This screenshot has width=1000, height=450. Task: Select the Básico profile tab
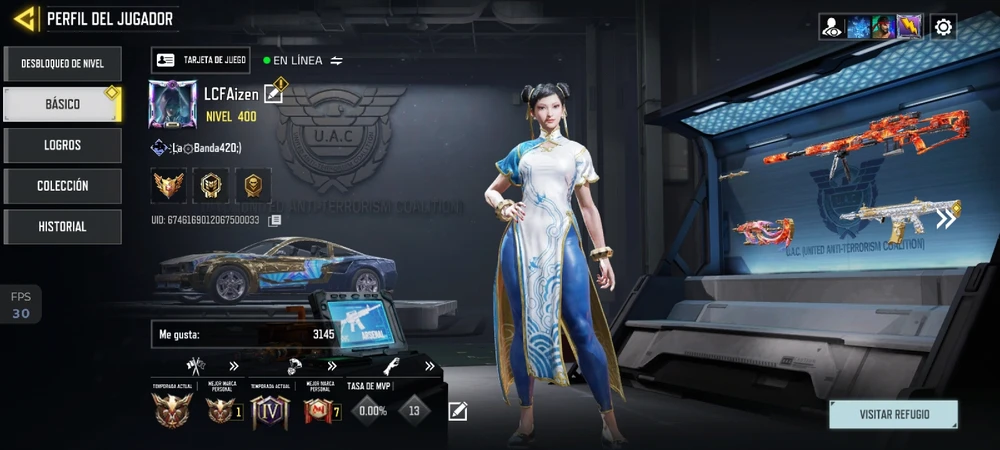point(62,104)
